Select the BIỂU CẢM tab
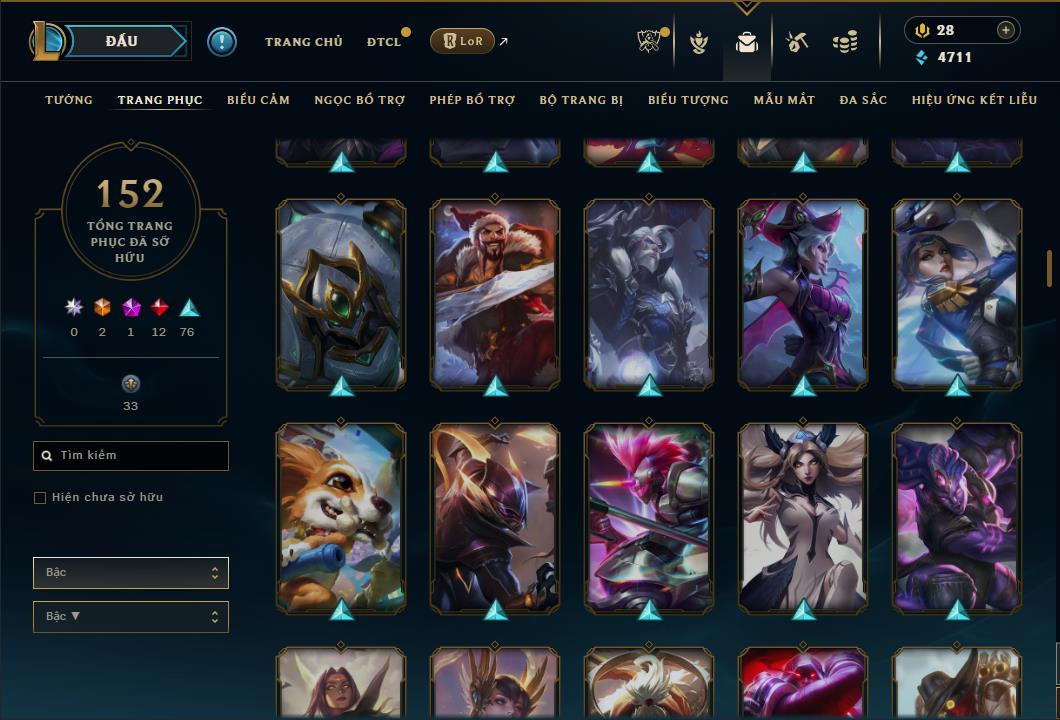Screen dimensions: 1060x720 (258, 100)
